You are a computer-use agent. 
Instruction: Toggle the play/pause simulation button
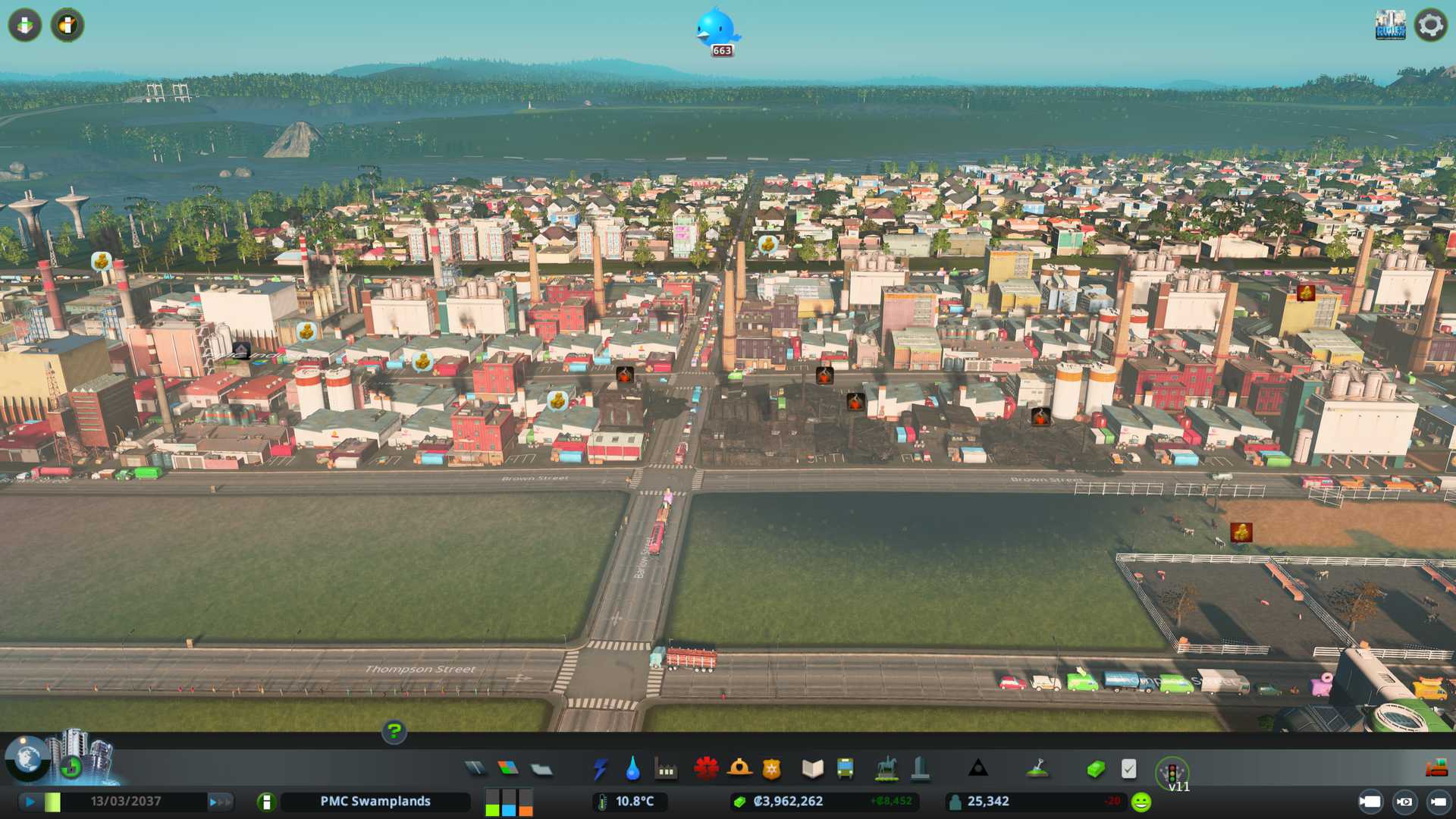30,802
